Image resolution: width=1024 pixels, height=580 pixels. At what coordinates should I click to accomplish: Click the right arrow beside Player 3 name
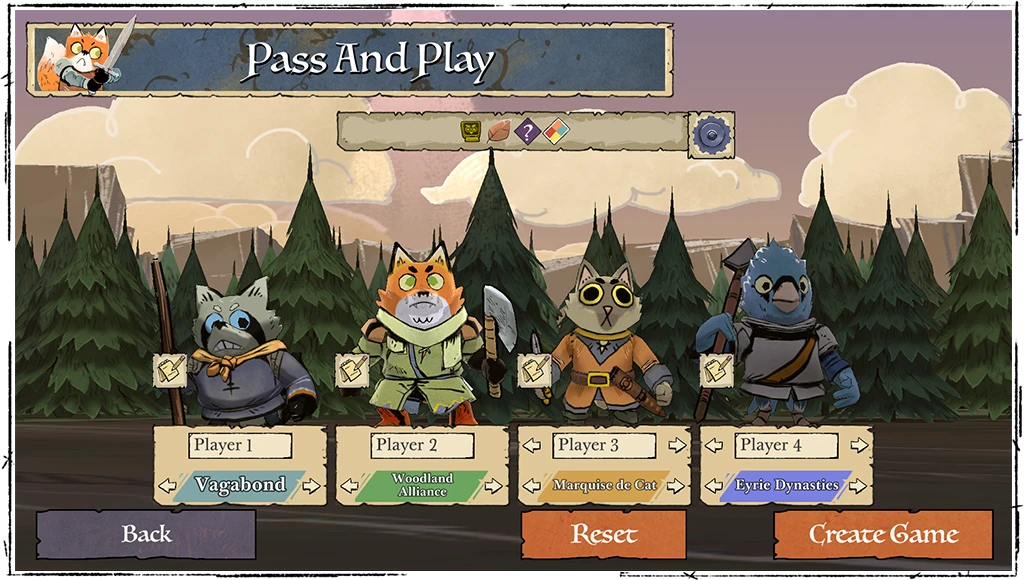coord(676,445)
